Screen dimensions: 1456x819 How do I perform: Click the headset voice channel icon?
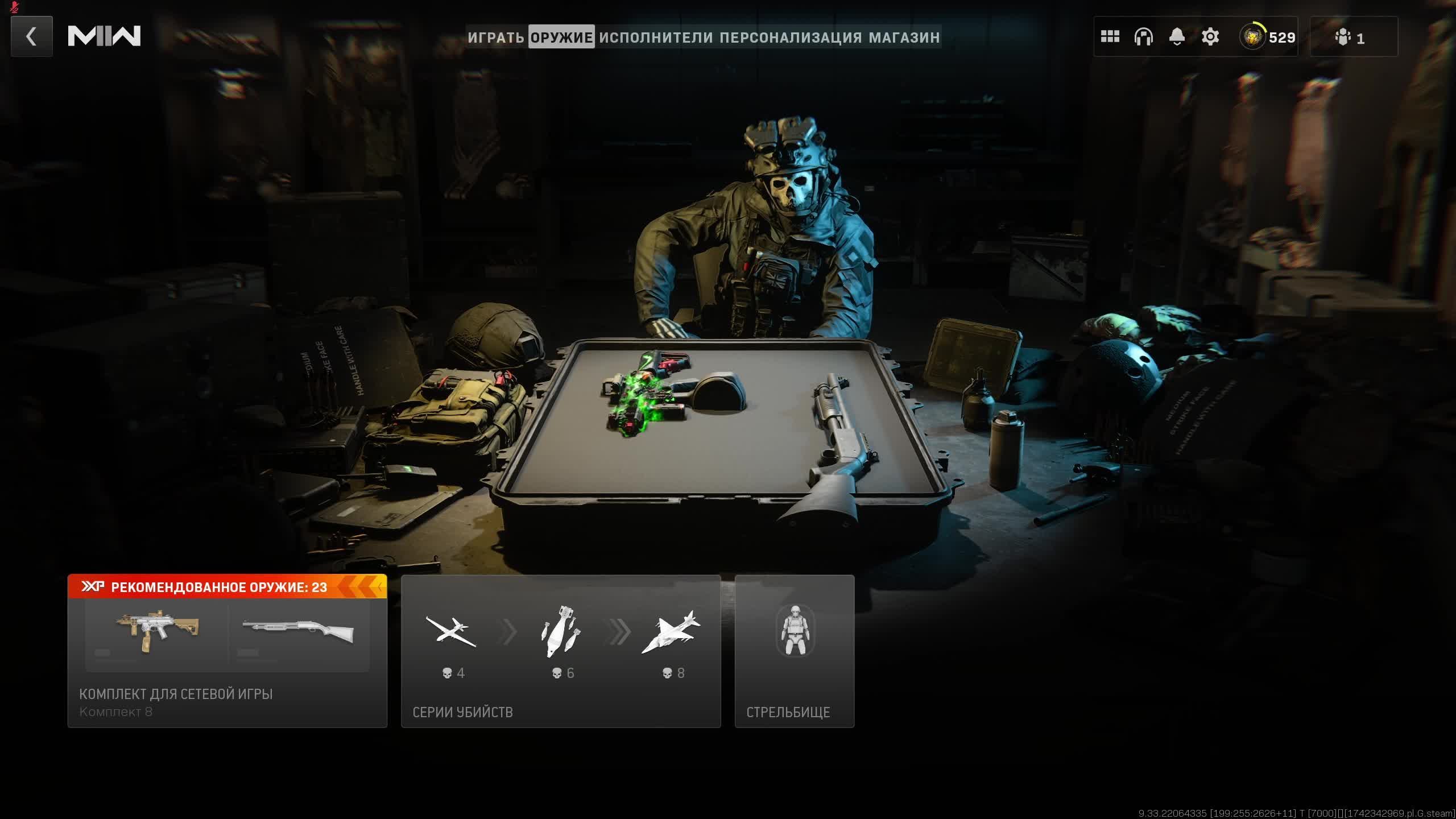coord(1143,37)
